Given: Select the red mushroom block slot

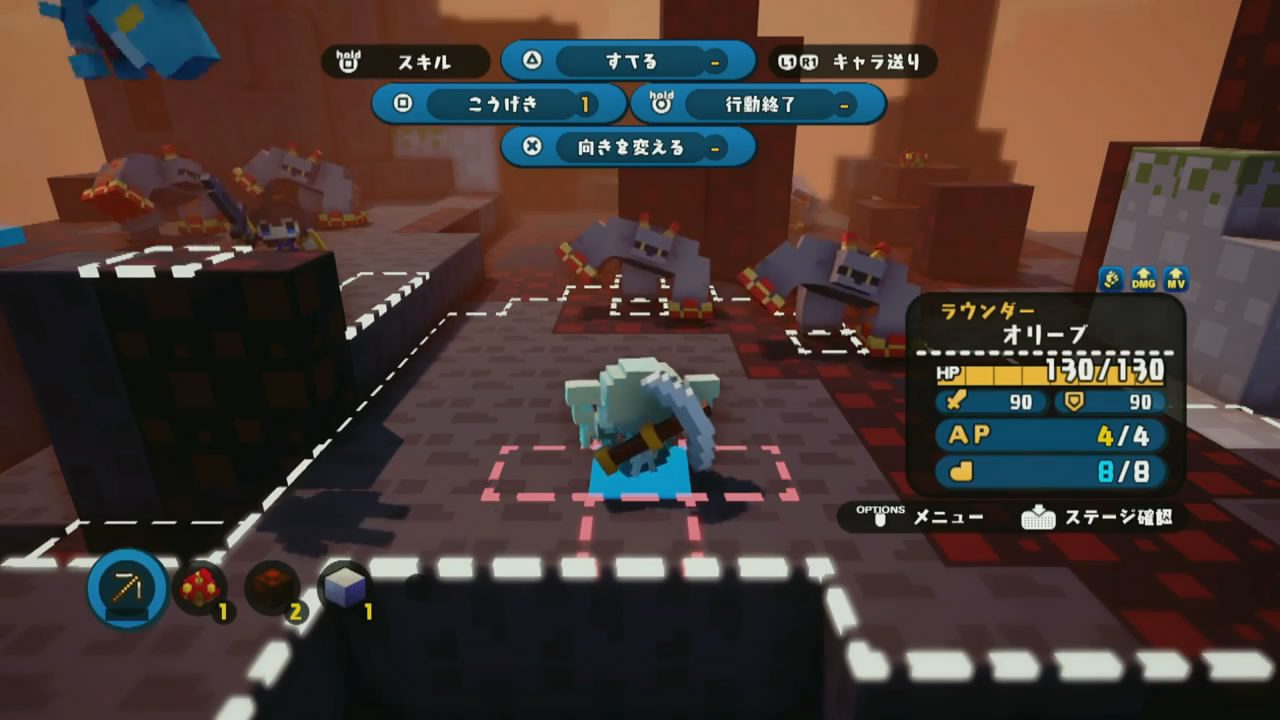Looking at the screenshot, I should (199, 588).
